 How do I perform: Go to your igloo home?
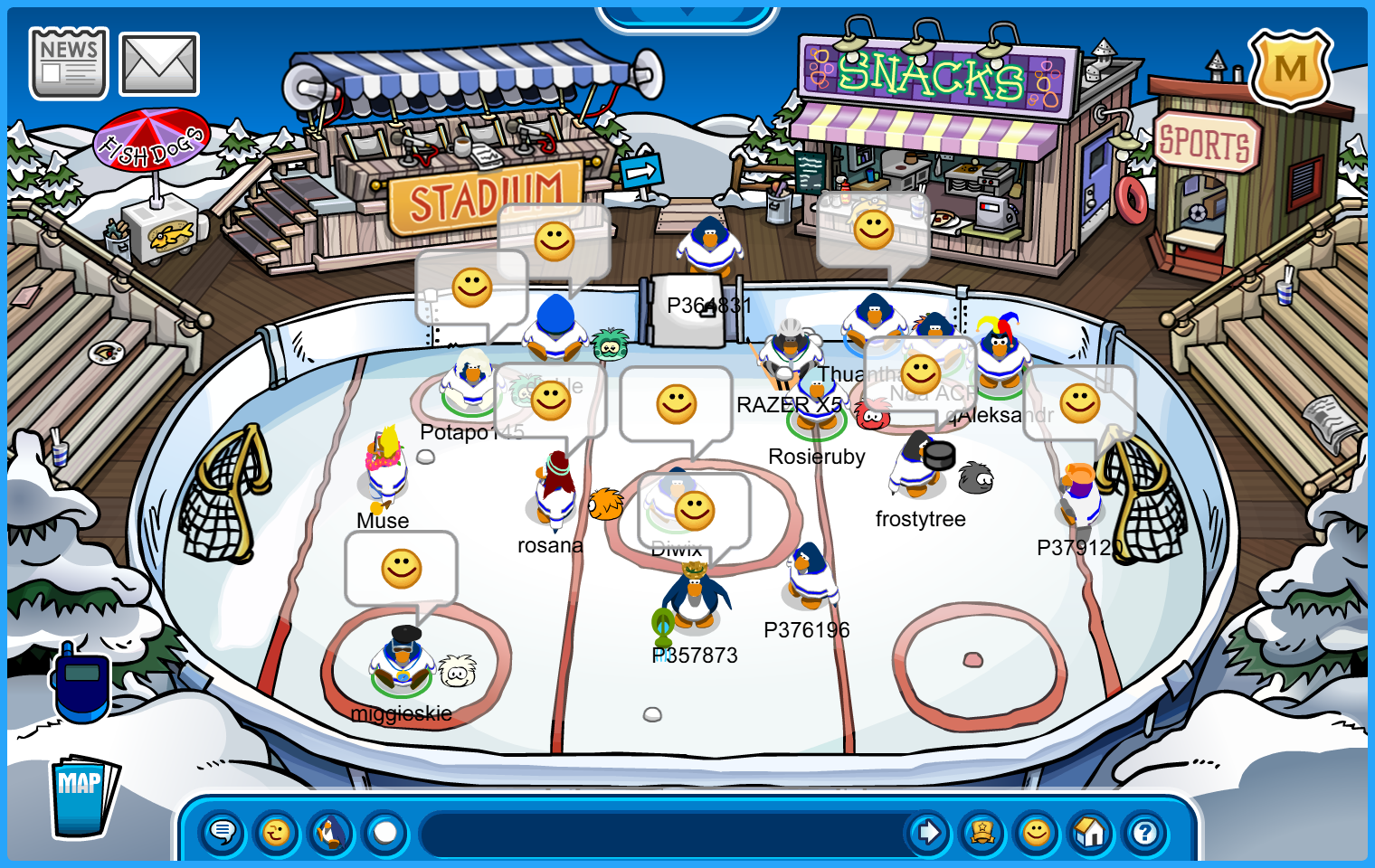click(x=1091, y=832)
